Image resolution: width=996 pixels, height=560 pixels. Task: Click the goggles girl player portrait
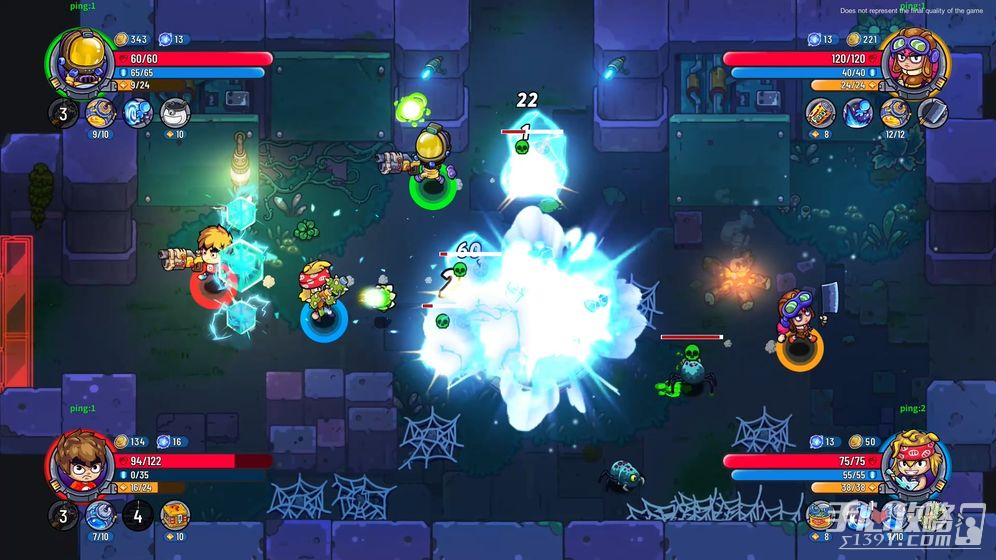tap(915, 61)
